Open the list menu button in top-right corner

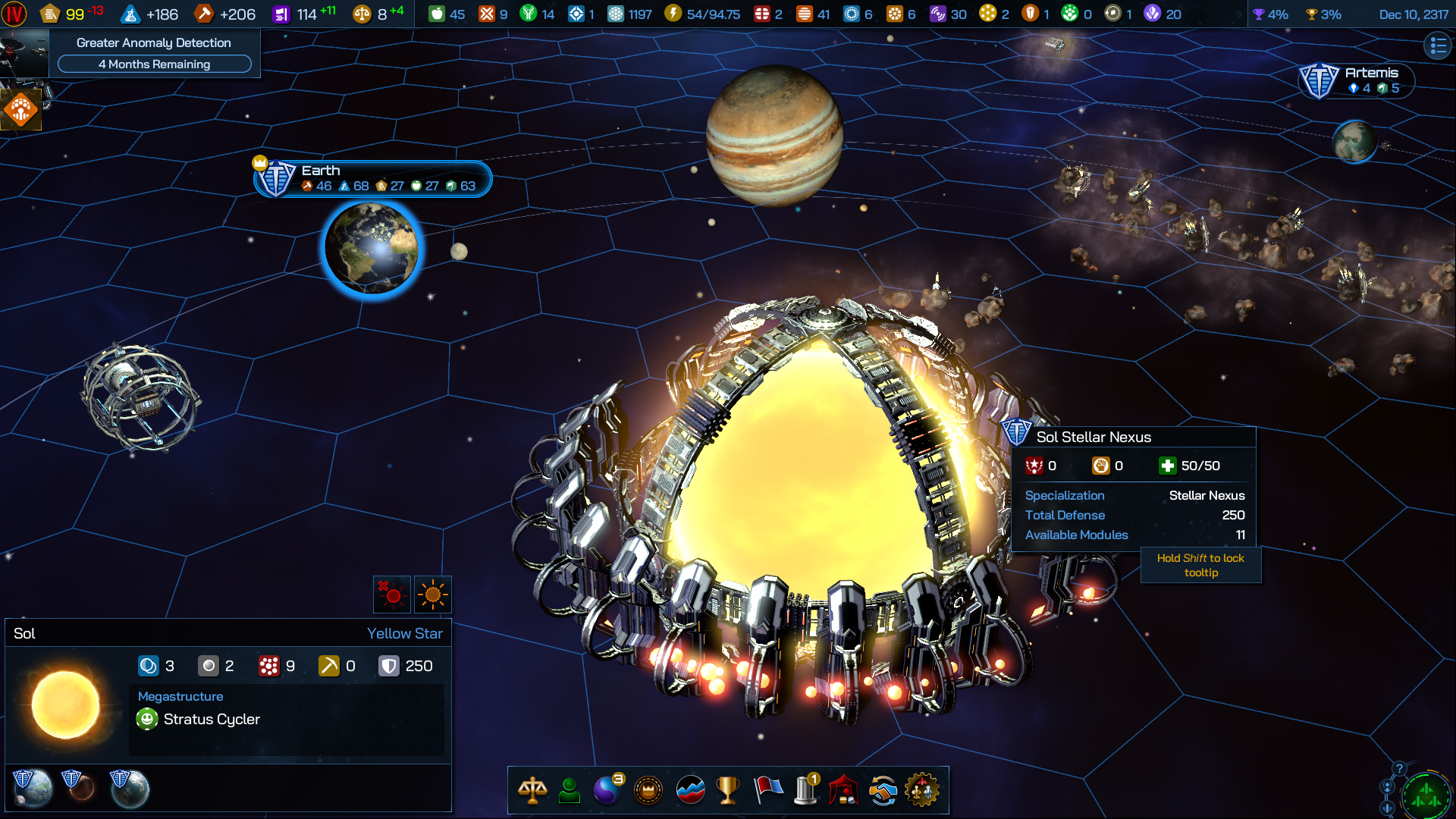[1438, 46]
